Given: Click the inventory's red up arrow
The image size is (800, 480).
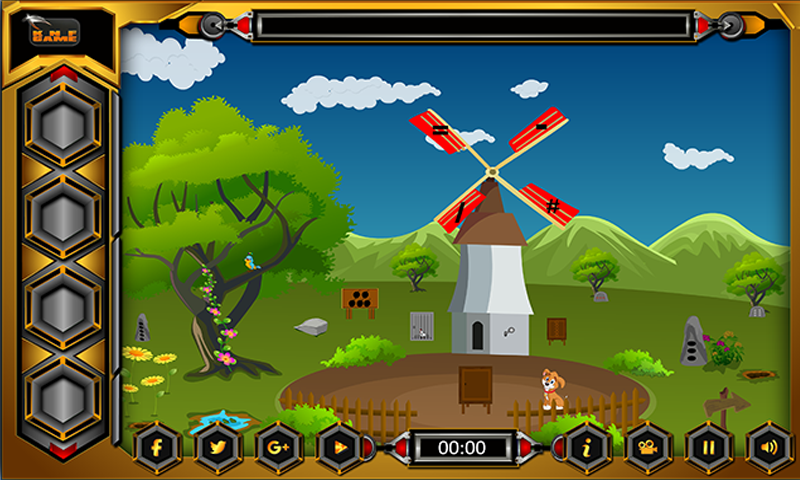Looking at the screenshot, I should (x=63, y=73).
